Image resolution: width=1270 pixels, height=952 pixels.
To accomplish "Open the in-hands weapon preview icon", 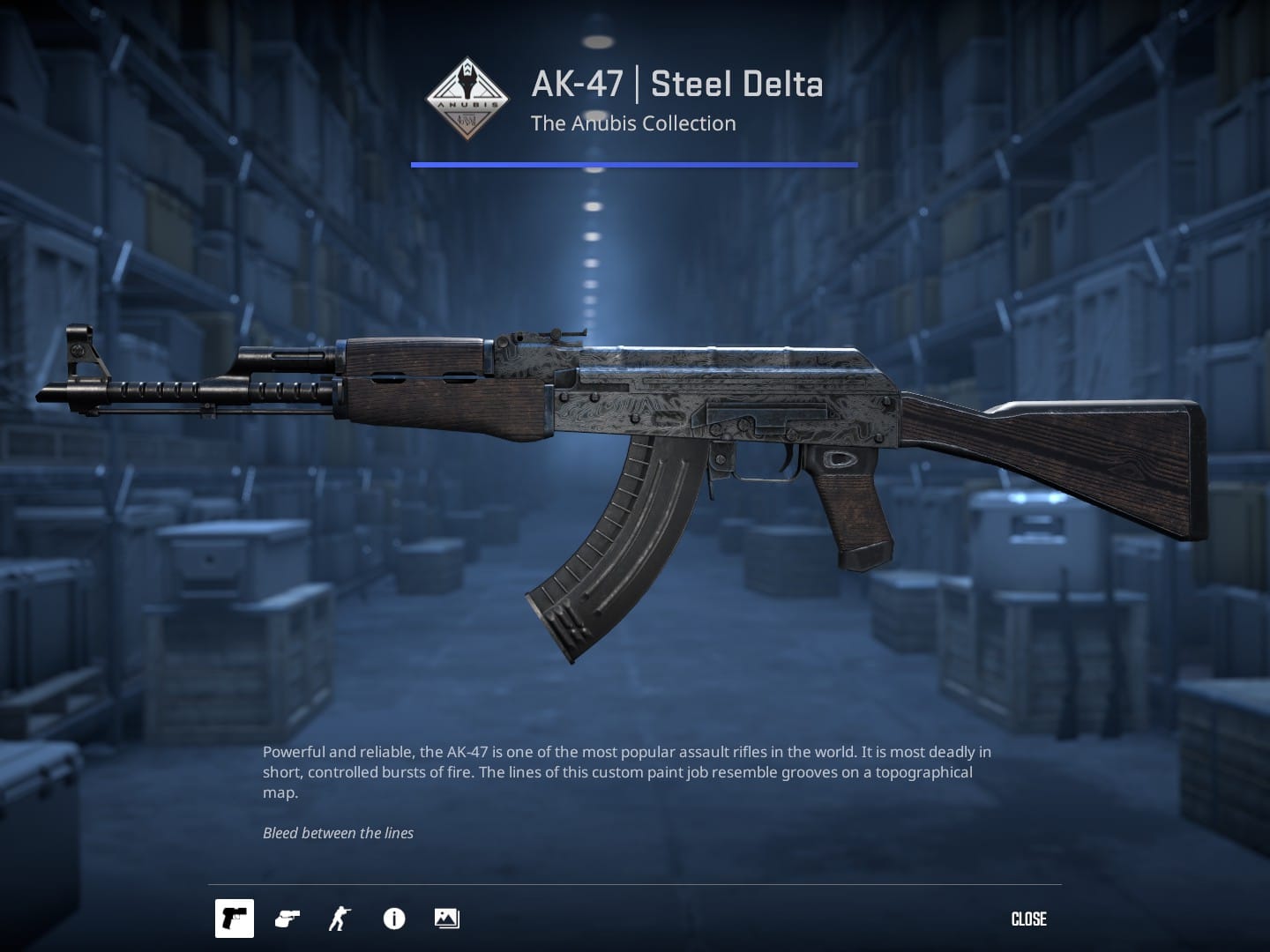I will (286, 919).
